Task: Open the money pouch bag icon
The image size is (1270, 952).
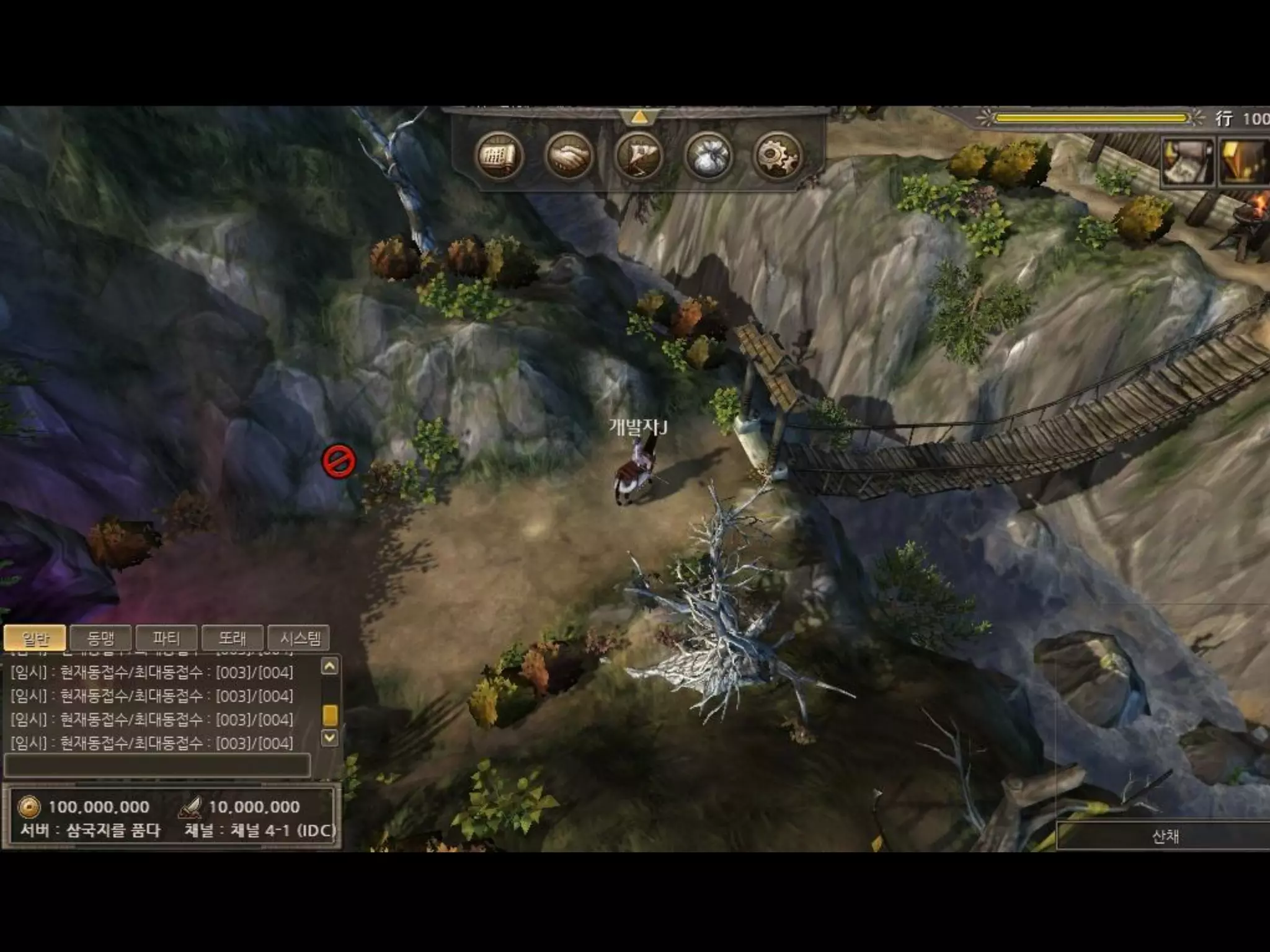Action: point(708,156)
